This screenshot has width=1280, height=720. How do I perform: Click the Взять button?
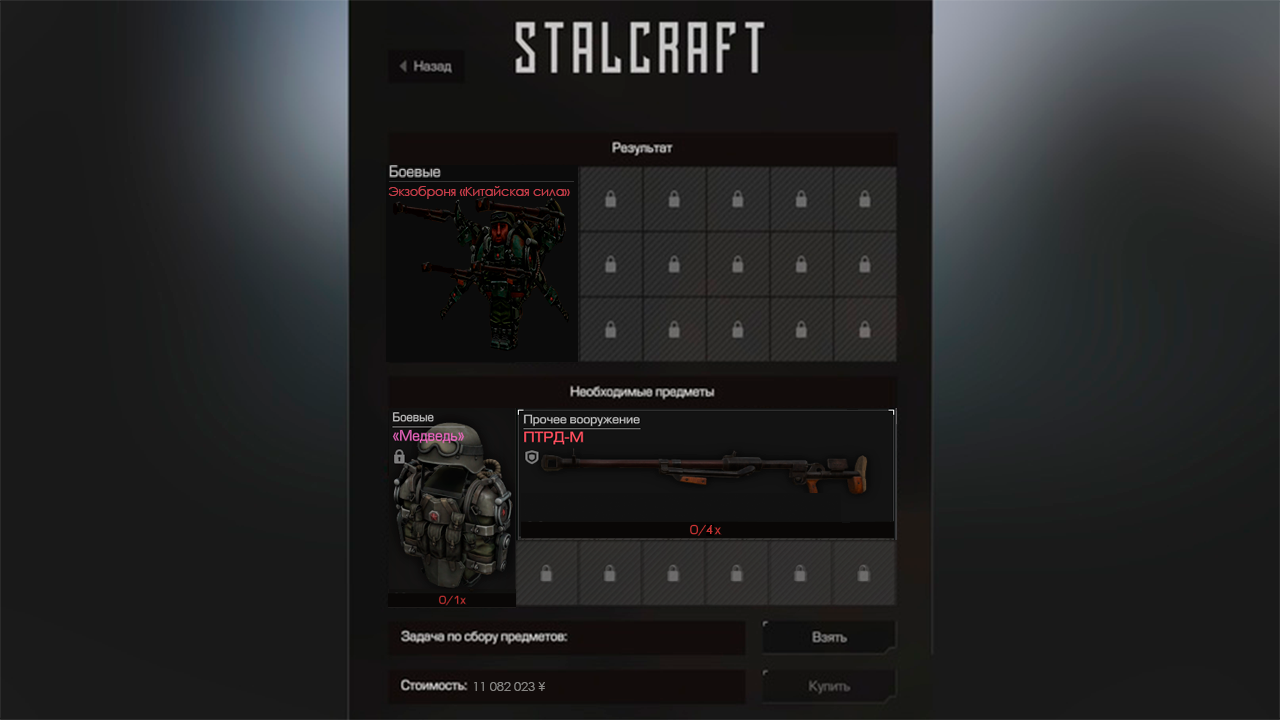tap(829, 637)
